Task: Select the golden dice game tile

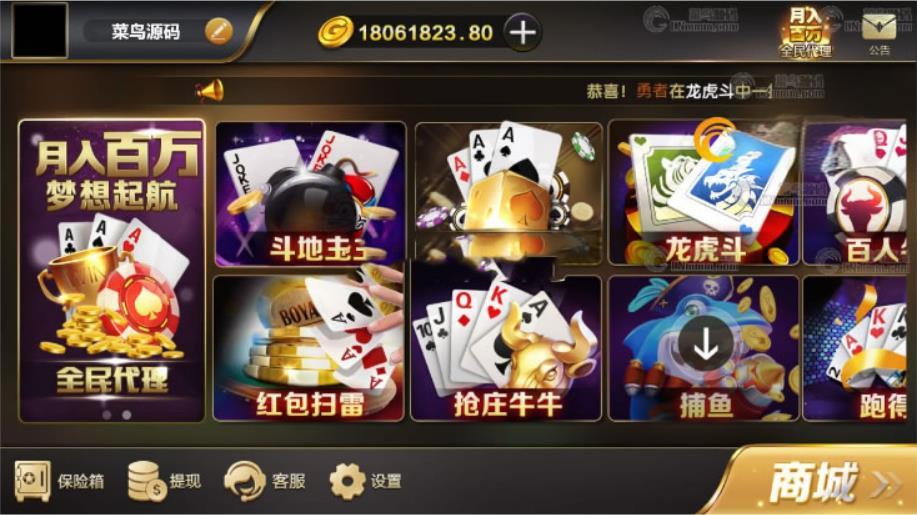Action: (x=508, y=190)
